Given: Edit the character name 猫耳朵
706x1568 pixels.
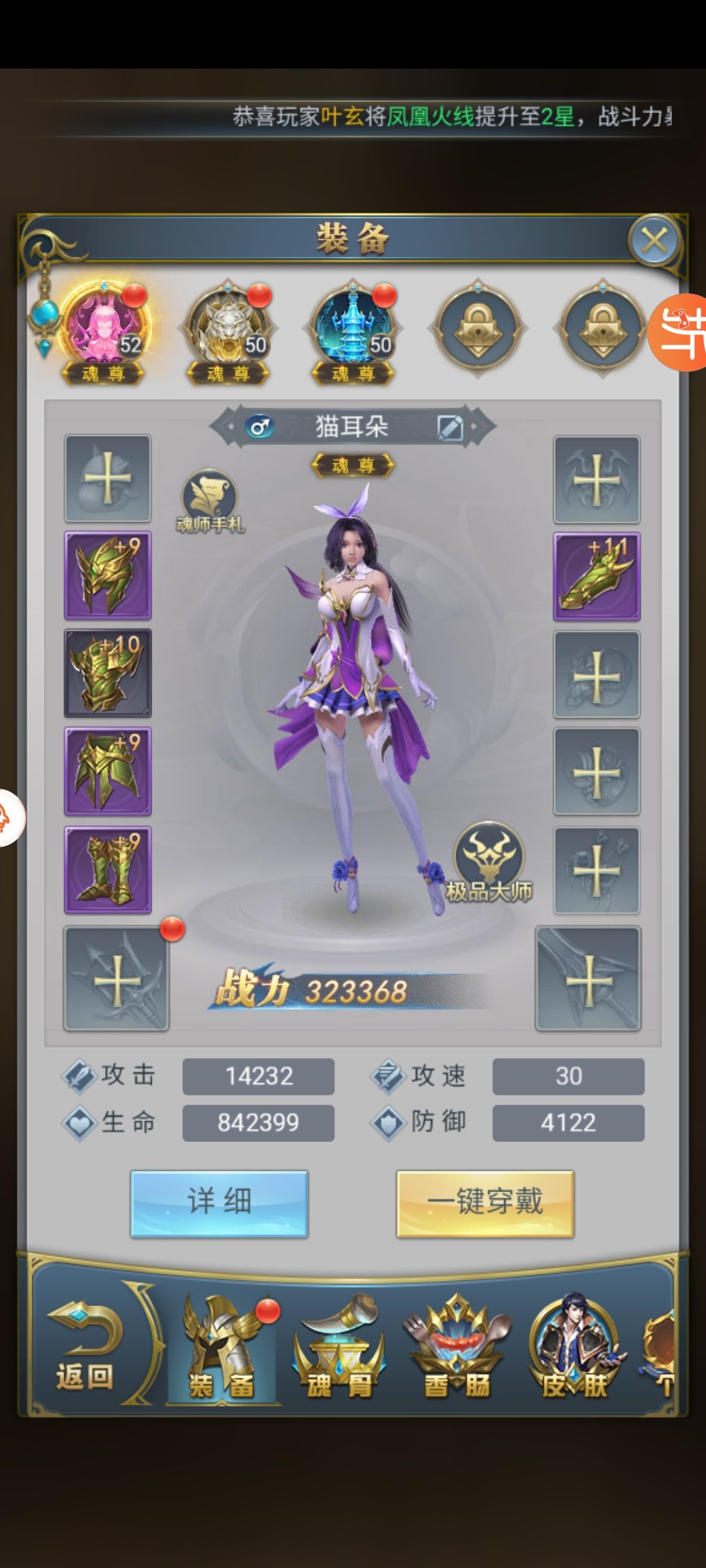Looking at the screenshot, I should [450, 428].
